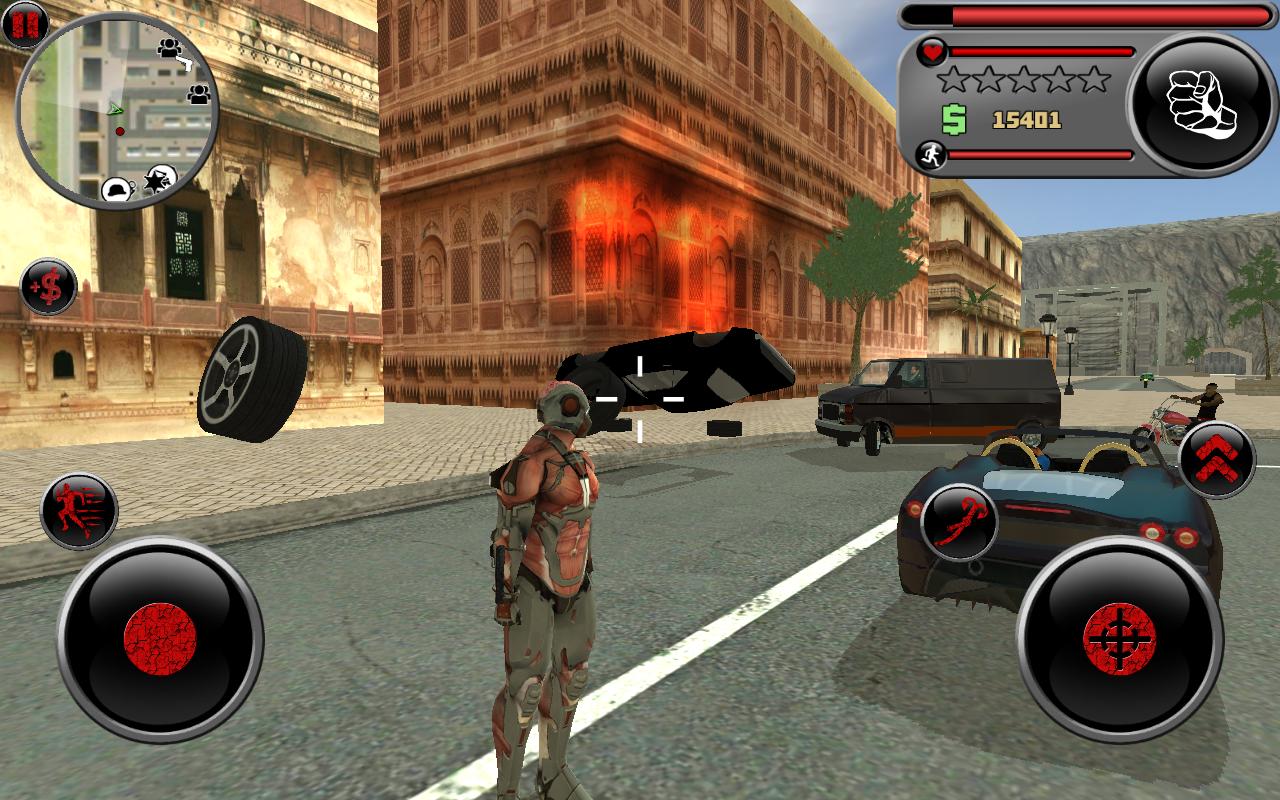1280x800 pixels.
Task: Tap the add money dollar button
Action: [x=48, y=287]
